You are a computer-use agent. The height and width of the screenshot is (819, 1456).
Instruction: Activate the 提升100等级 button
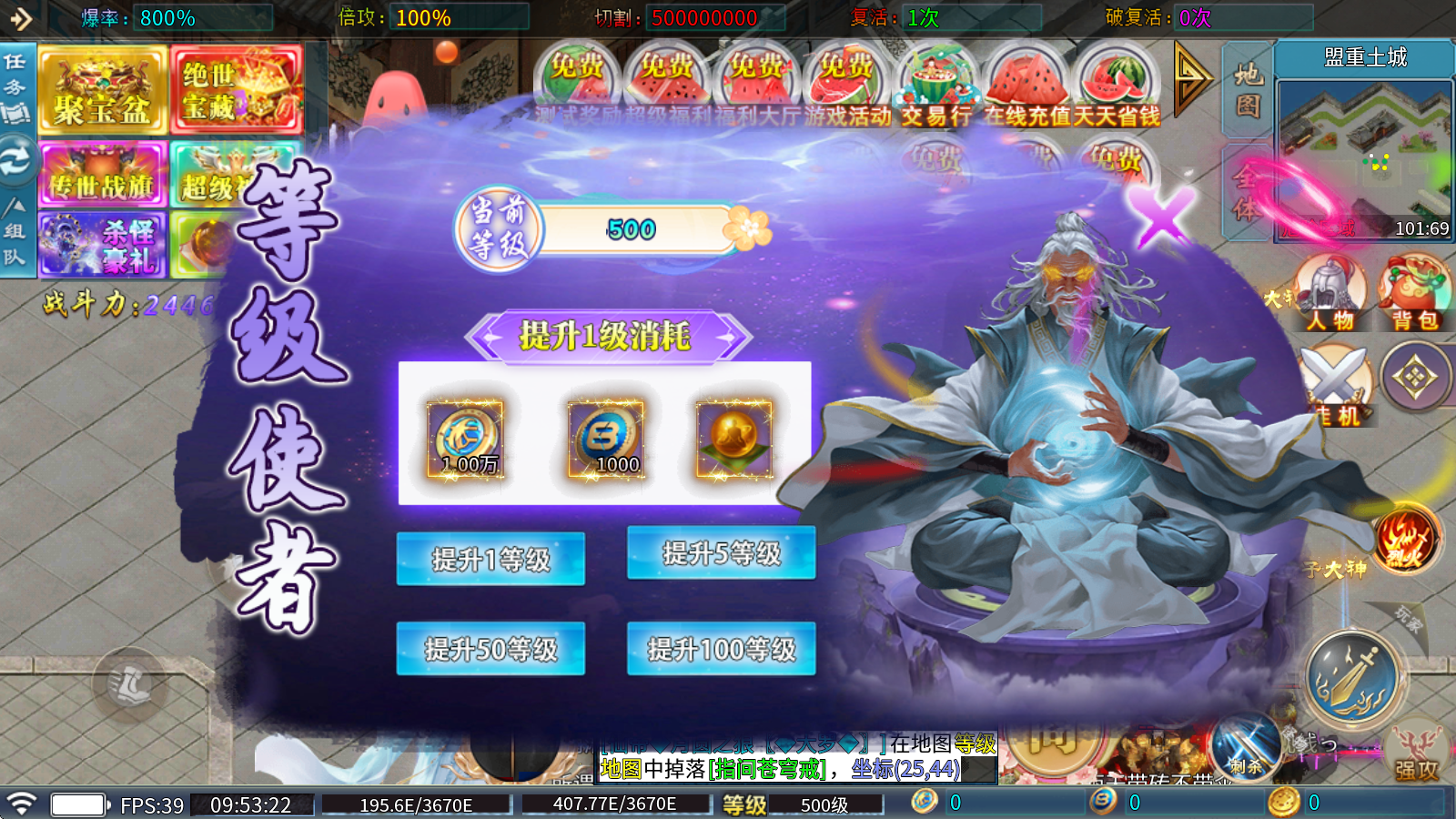721,649
